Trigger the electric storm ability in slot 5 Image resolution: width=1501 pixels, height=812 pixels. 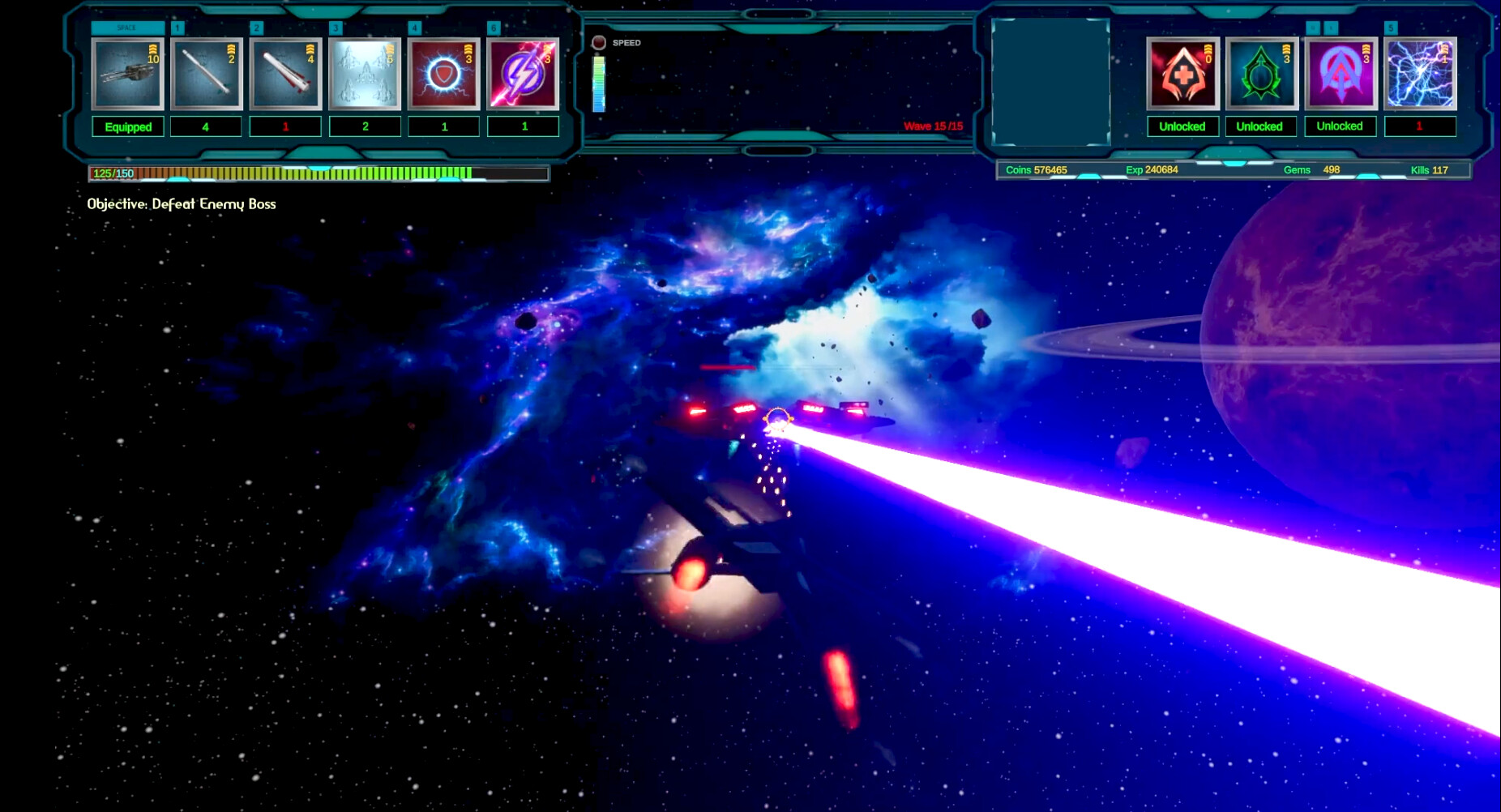click(x=1419, y=75)
